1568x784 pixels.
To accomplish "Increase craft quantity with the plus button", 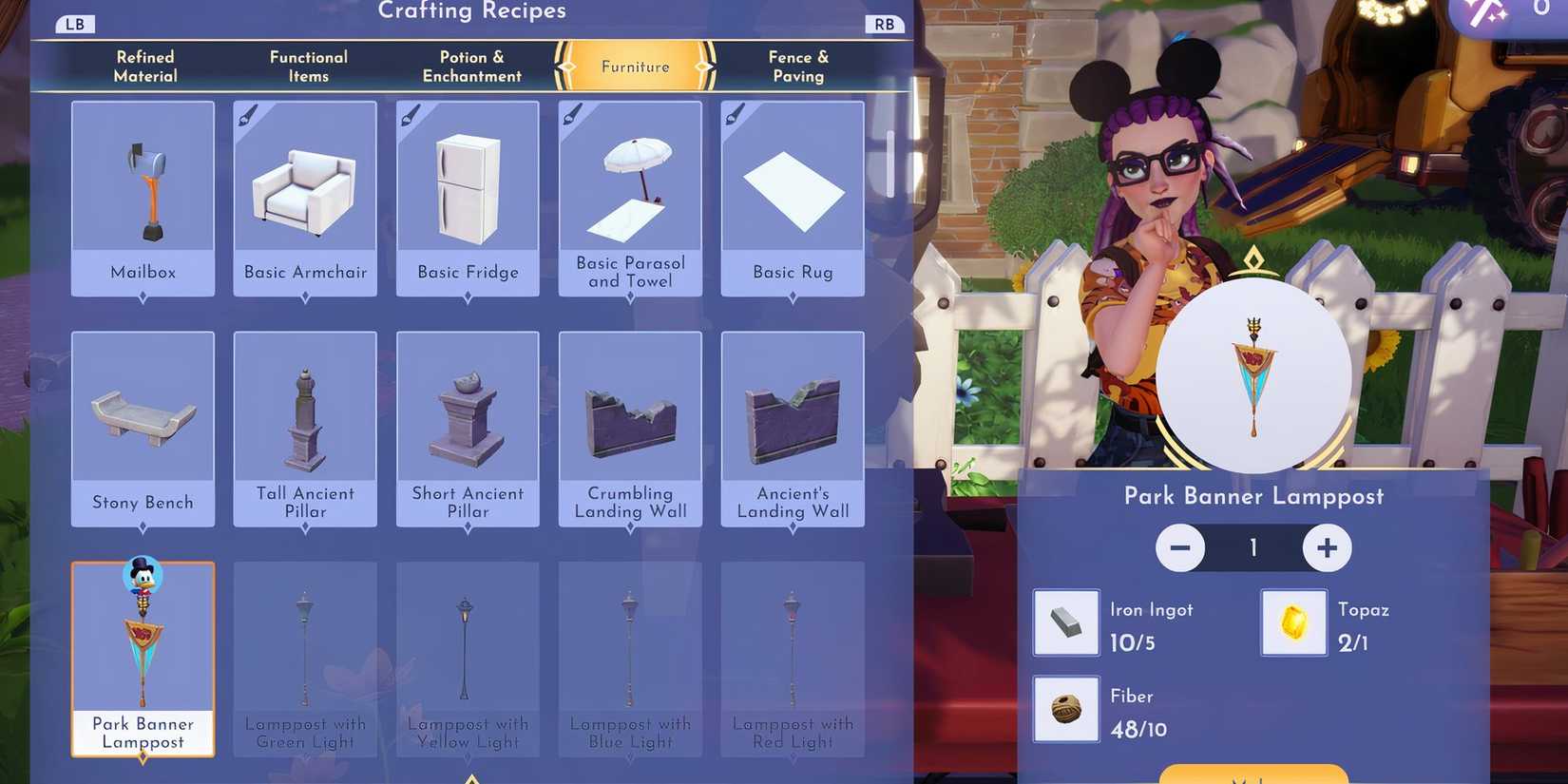I will [x=1327, y=548].
